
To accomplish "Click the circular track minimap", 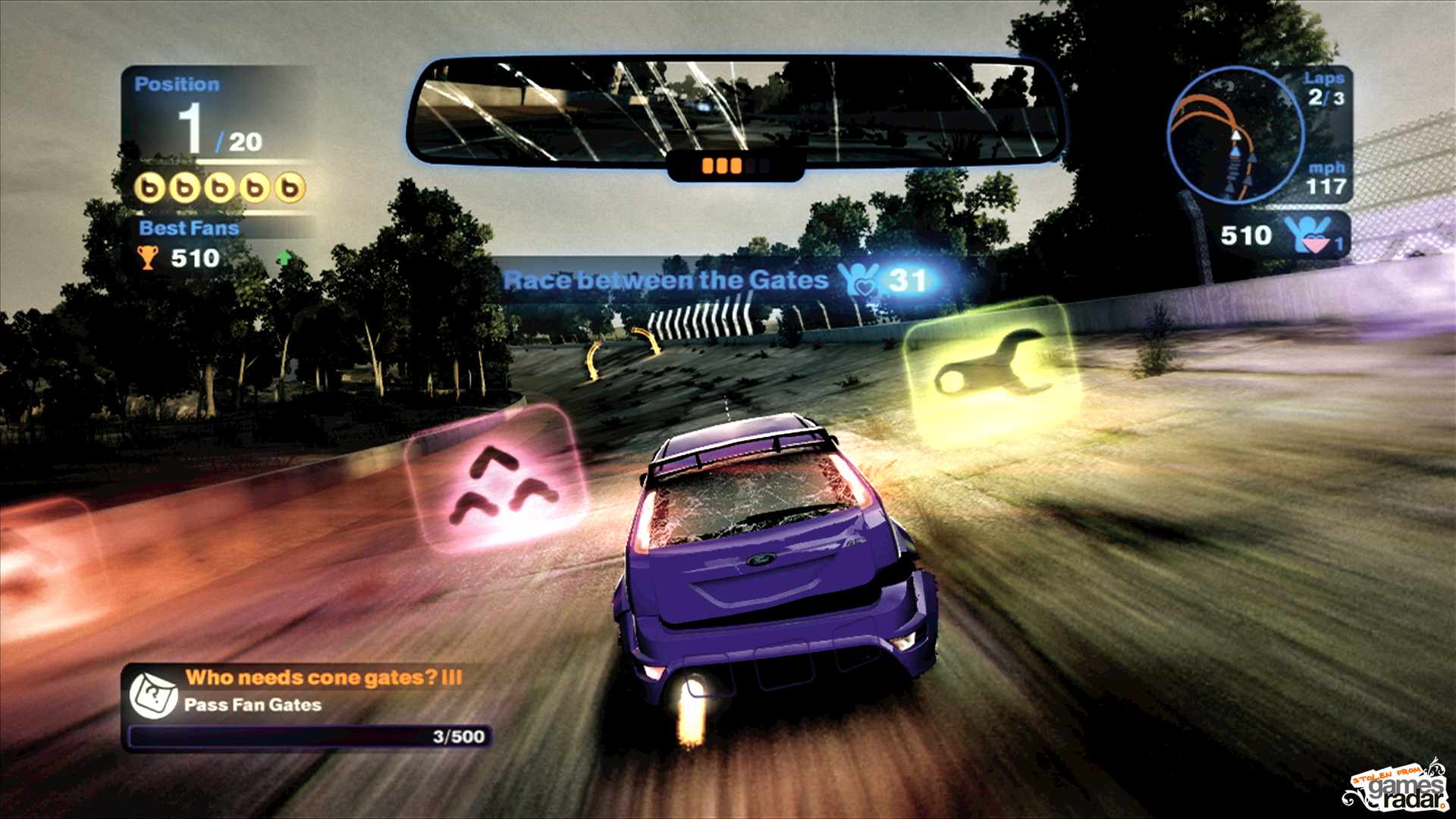I will click(x=1235, y=136).
